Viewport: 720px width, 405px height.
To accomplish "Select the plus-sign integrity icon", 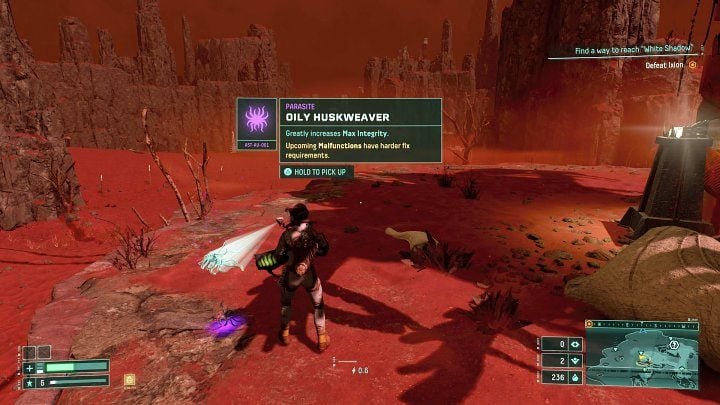I will (30, 367).
